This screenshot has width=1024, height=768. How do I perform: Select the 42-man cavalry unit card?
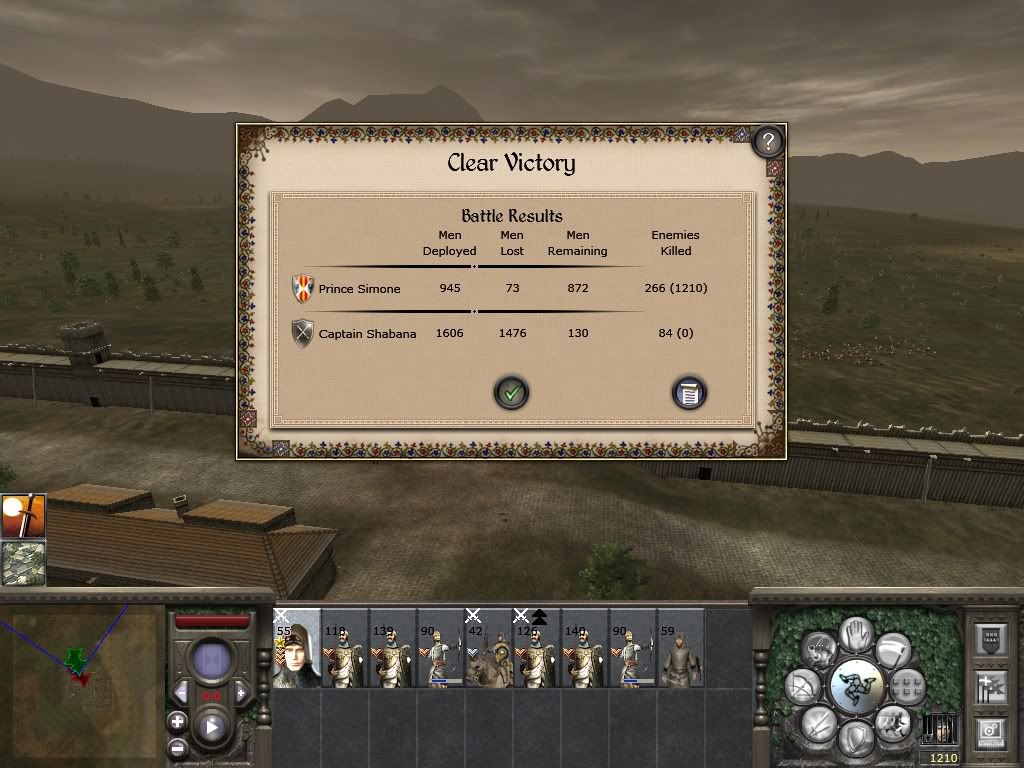coord(489,648)
